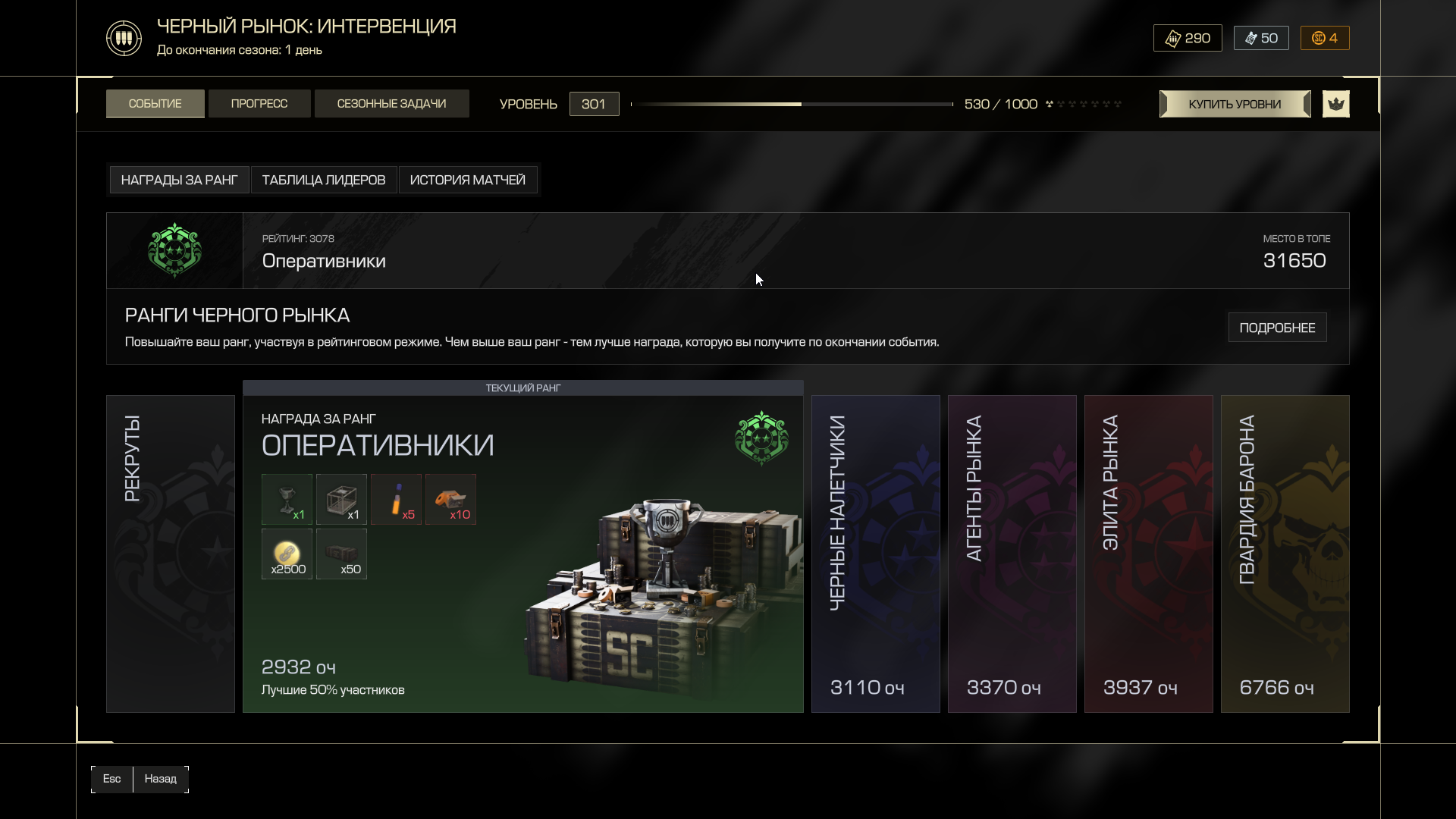Show the Гвардия барона rank panel

click(x=1285, y=554)
